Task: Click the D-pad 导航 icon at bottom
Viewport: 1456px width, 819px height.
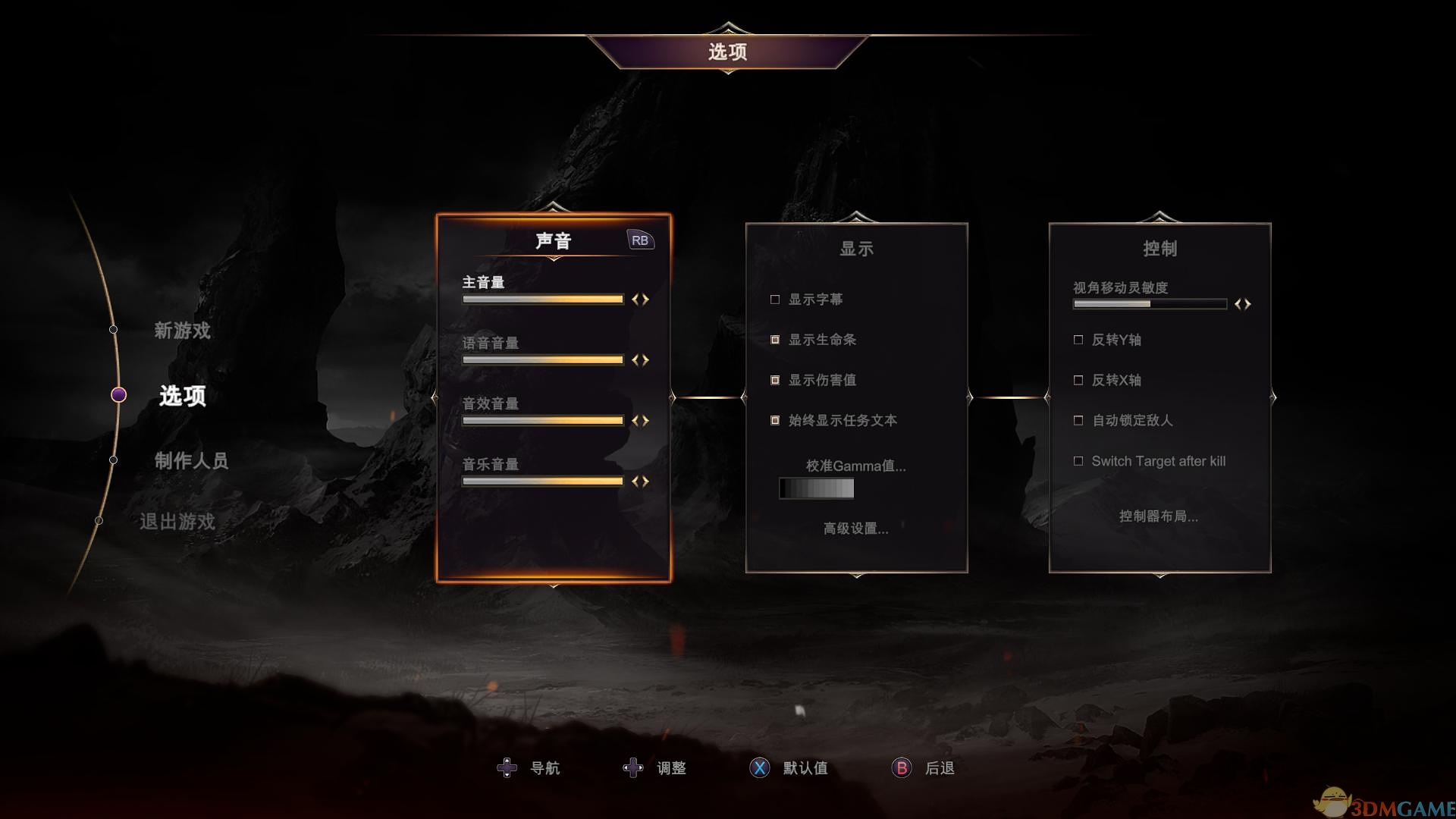Action: click(x=507, y=767)
